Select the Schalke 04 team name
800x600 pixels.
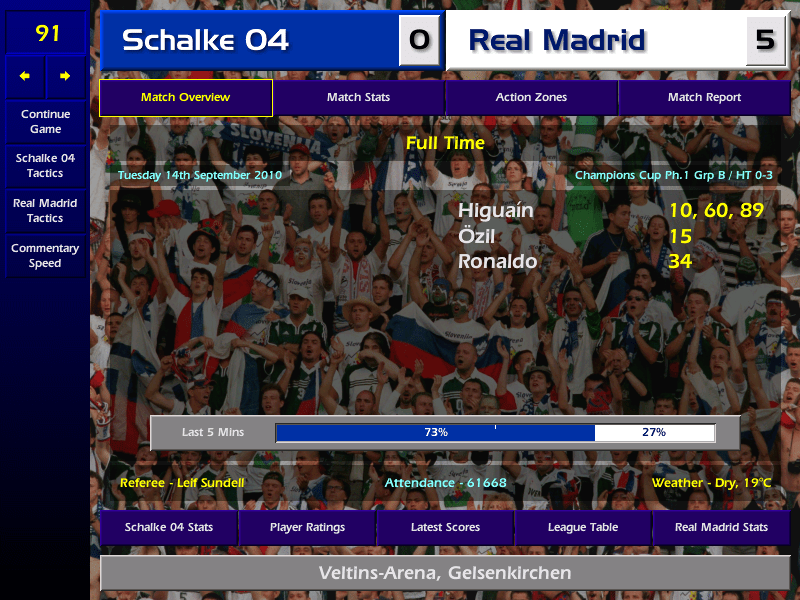[205, 40]
